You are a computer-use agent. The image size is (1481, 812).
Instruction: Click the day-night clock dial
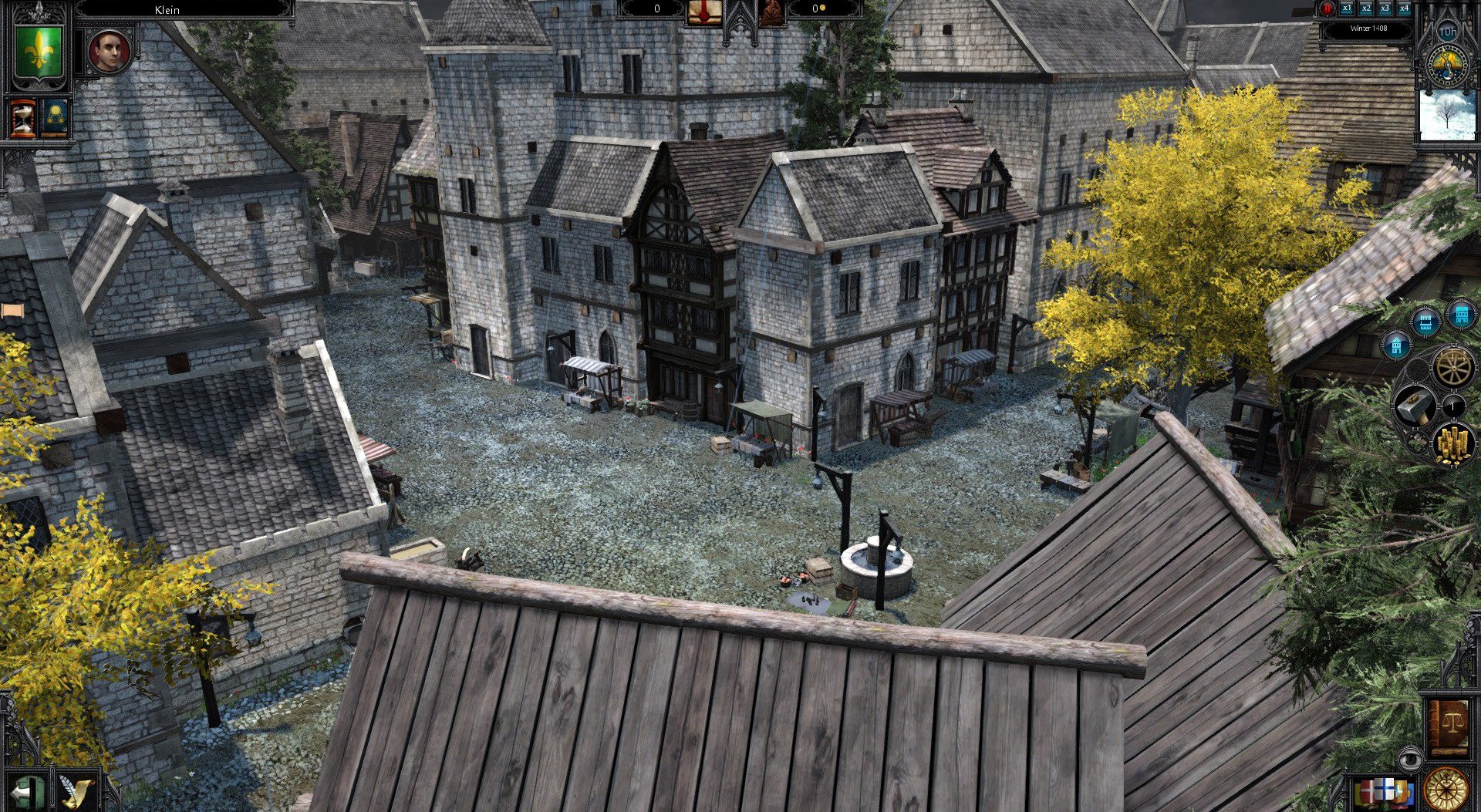[x=1447, y=65]
